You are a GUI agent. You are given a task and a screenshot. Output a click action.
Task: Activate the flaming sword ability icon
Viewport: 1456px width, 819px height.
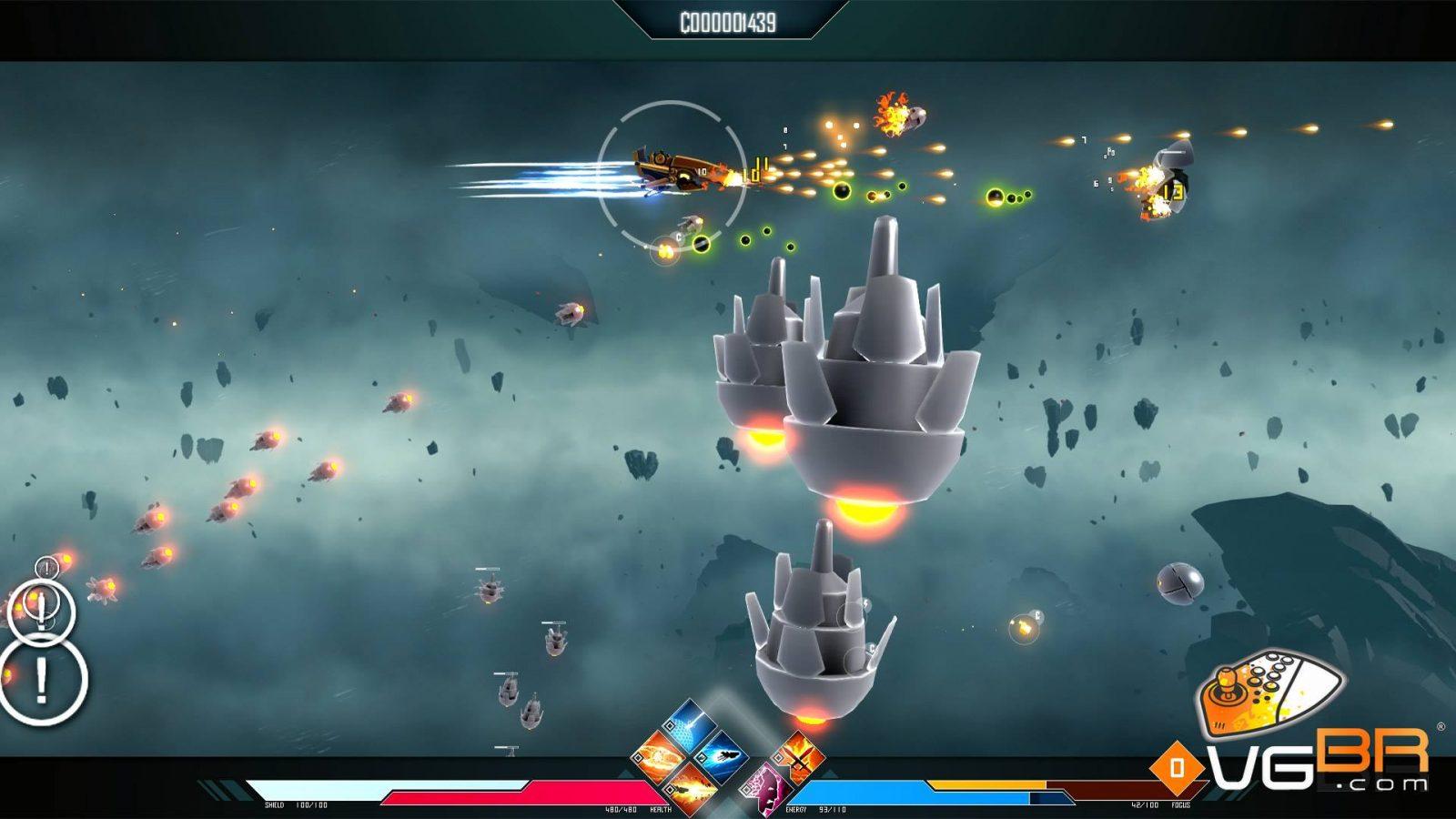[x=798, y=759]
